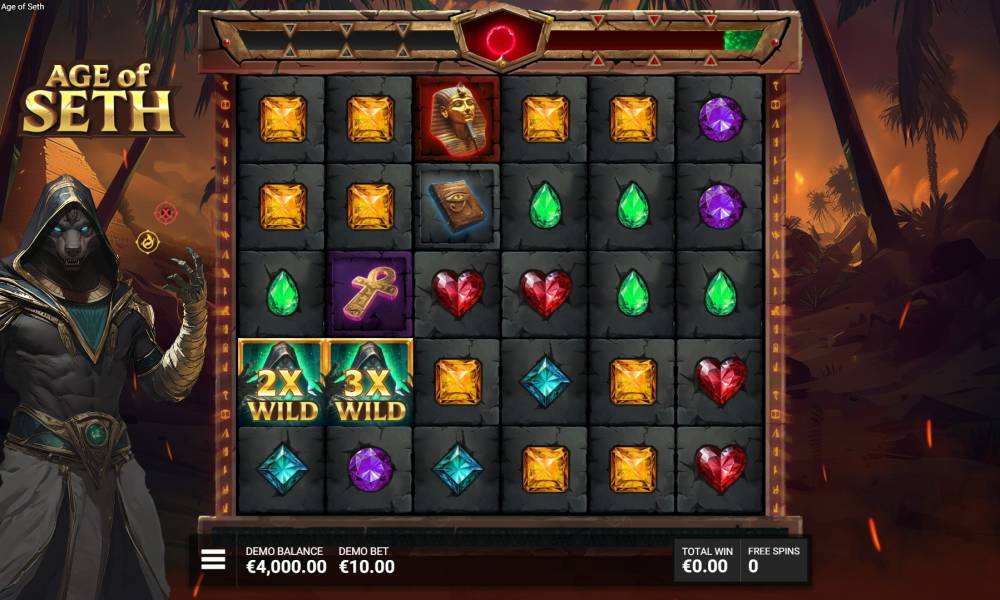Select the 2X Wild tile

283,382
